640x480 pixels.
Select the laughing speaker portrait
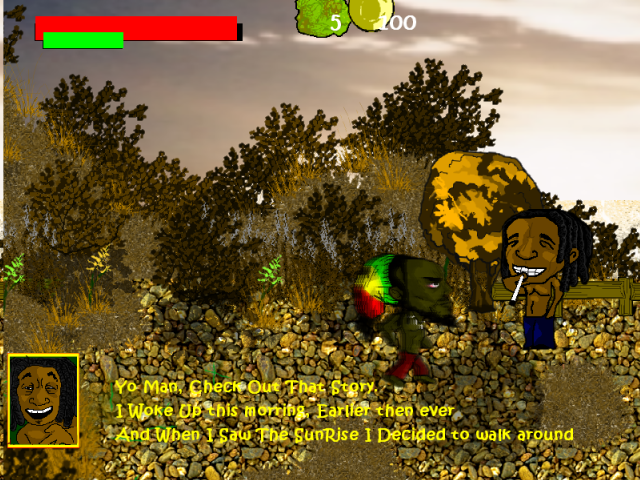(x=43, y=400)
